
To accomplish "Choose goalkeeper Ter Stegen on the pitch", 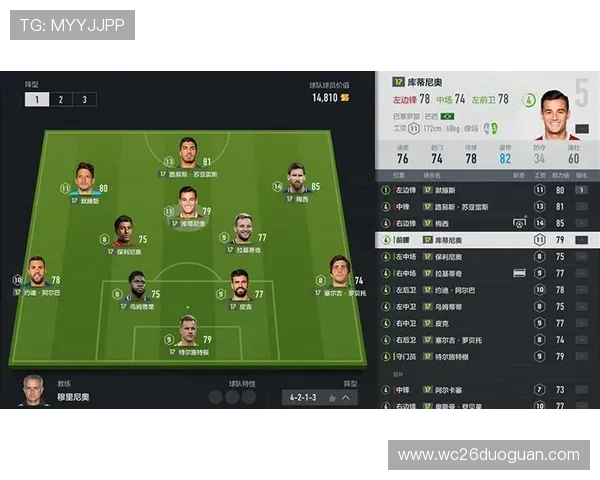I will click(188, 332).
